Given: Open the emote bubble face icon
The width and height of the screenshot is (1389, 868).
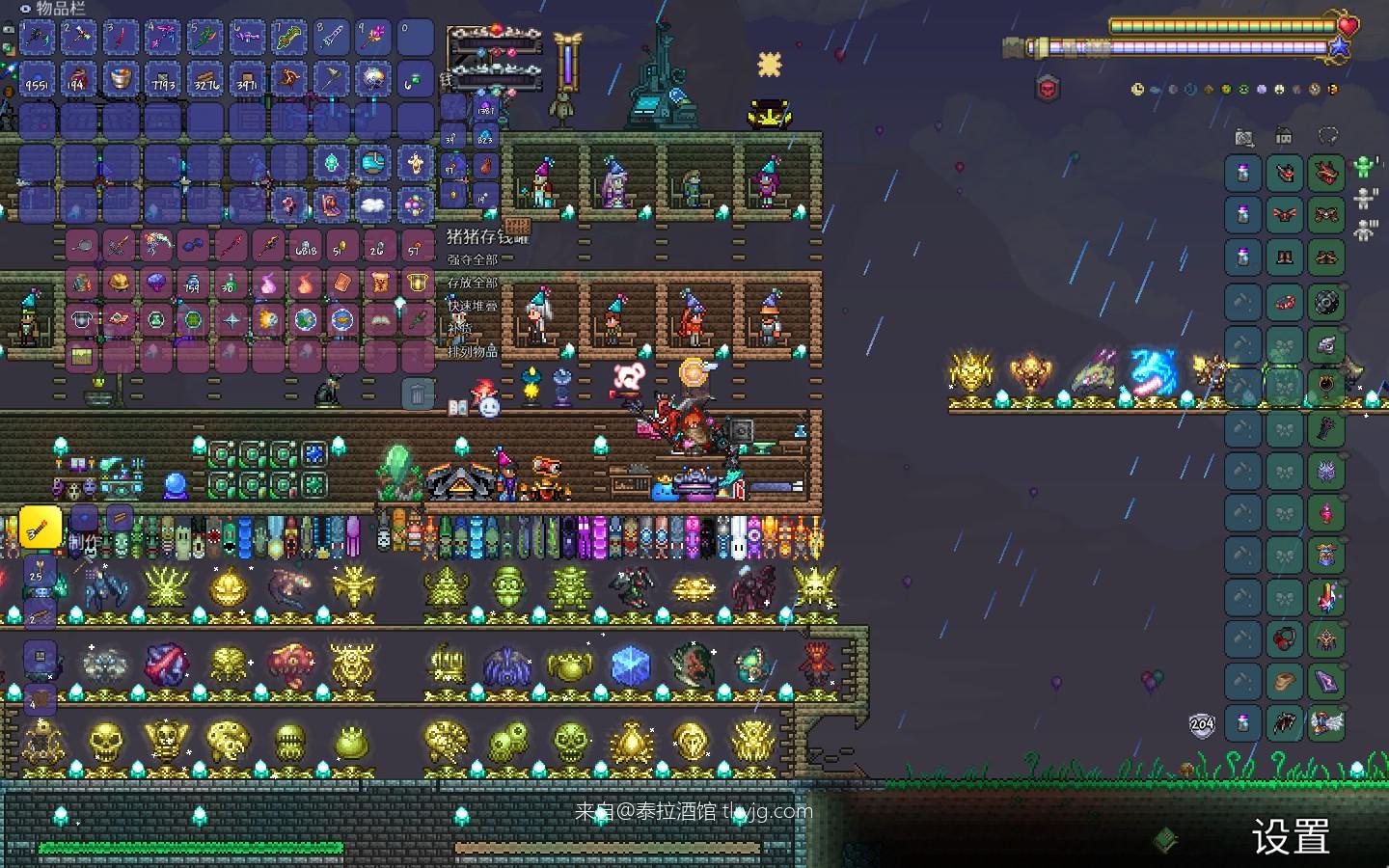Looking at the screenshot, I should pos(490,407).
